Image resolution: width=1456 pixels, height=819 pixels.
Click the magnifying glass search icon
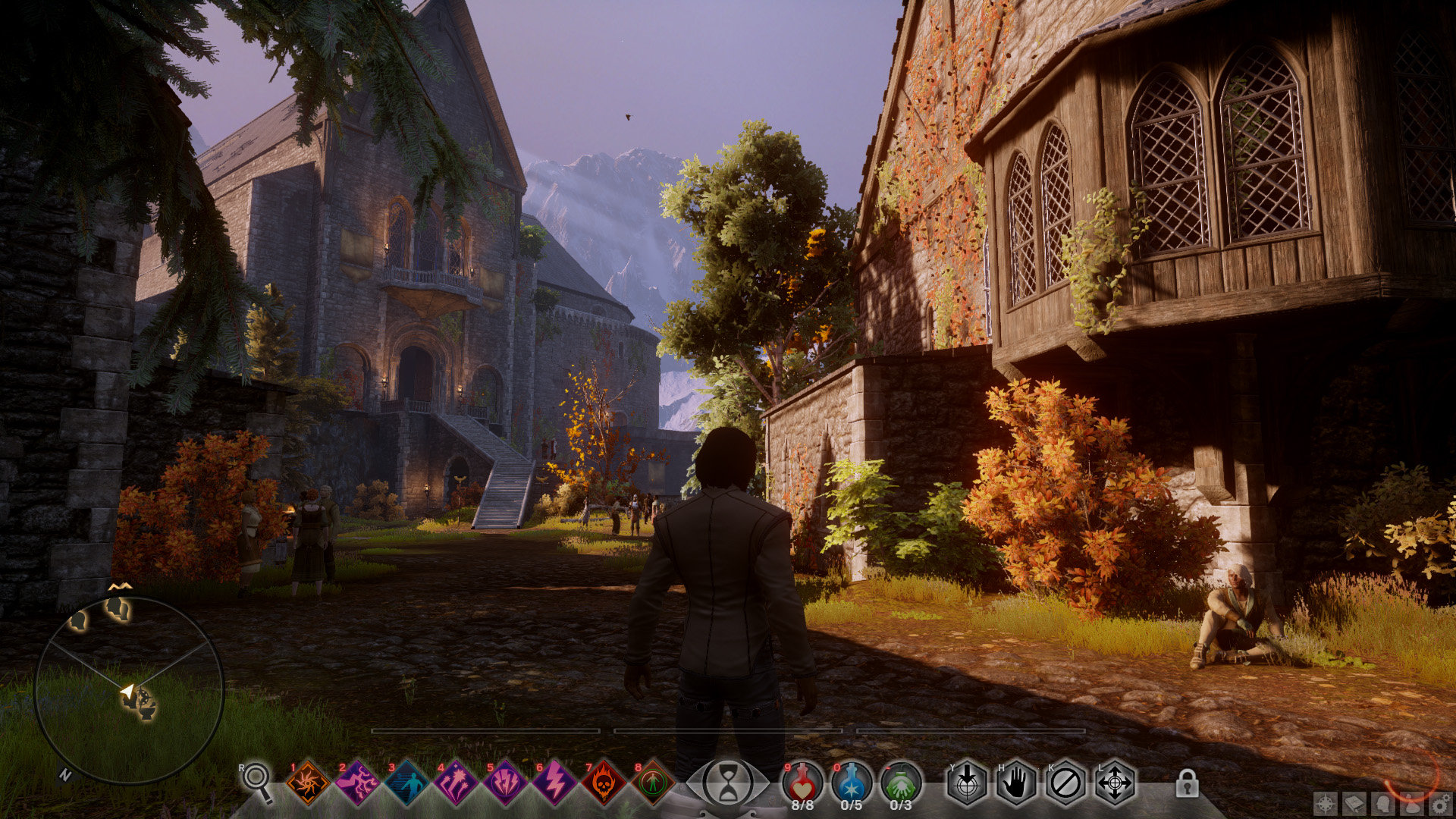click(258, 780)
